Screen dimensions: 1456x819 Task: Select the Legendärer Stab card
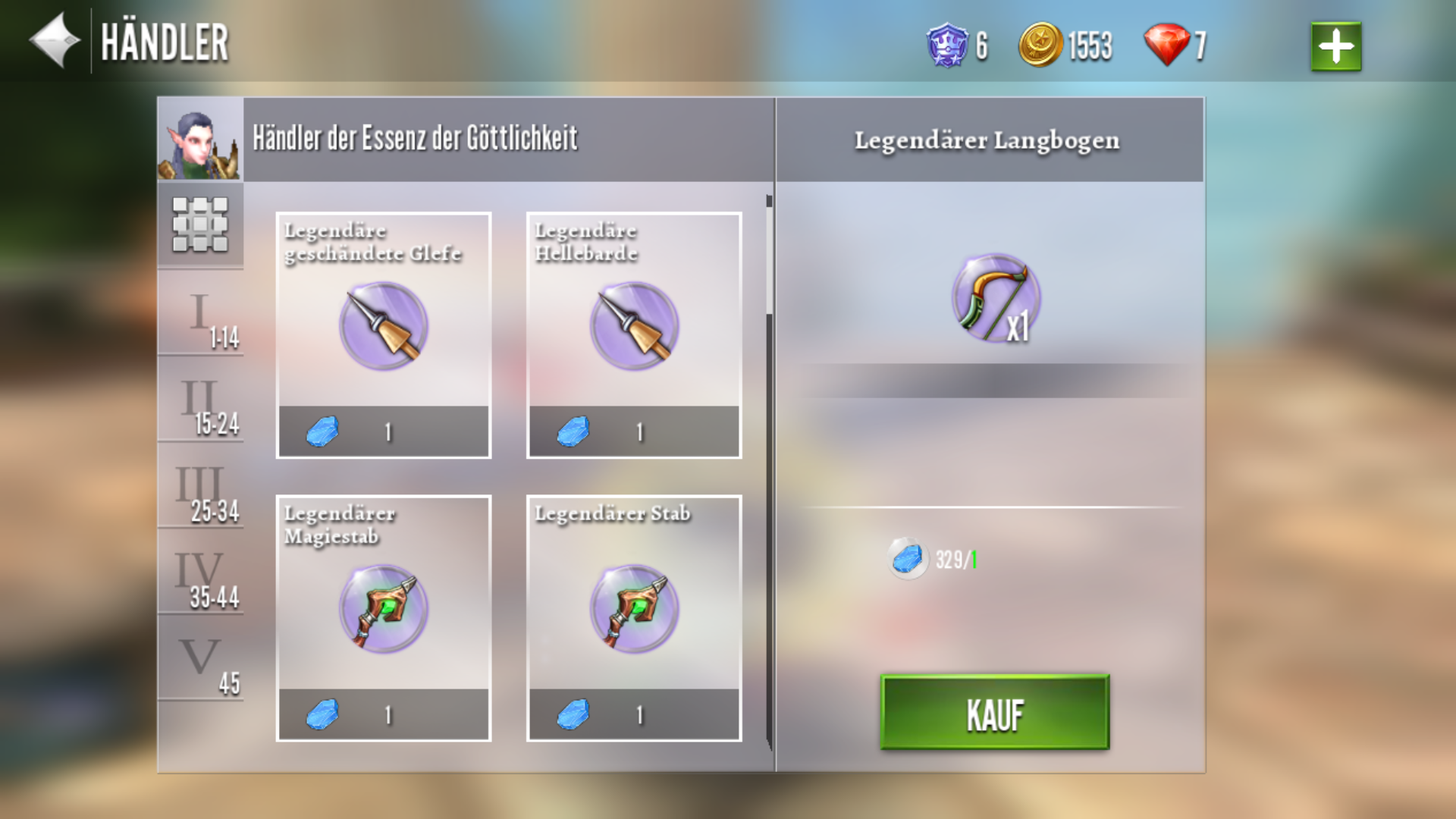pyautogui.click(x=634, y=618)
